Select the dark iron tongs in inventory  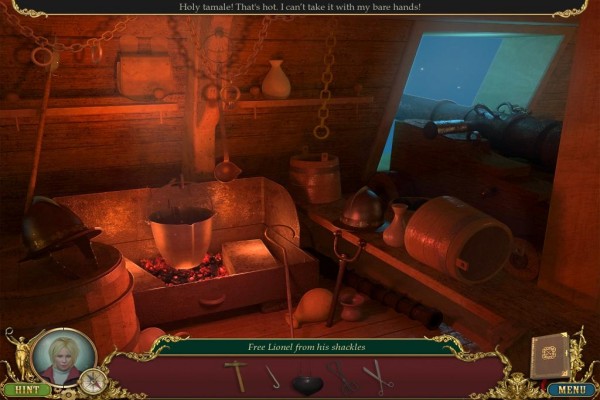pyautogui.click(x=342, y=377)
